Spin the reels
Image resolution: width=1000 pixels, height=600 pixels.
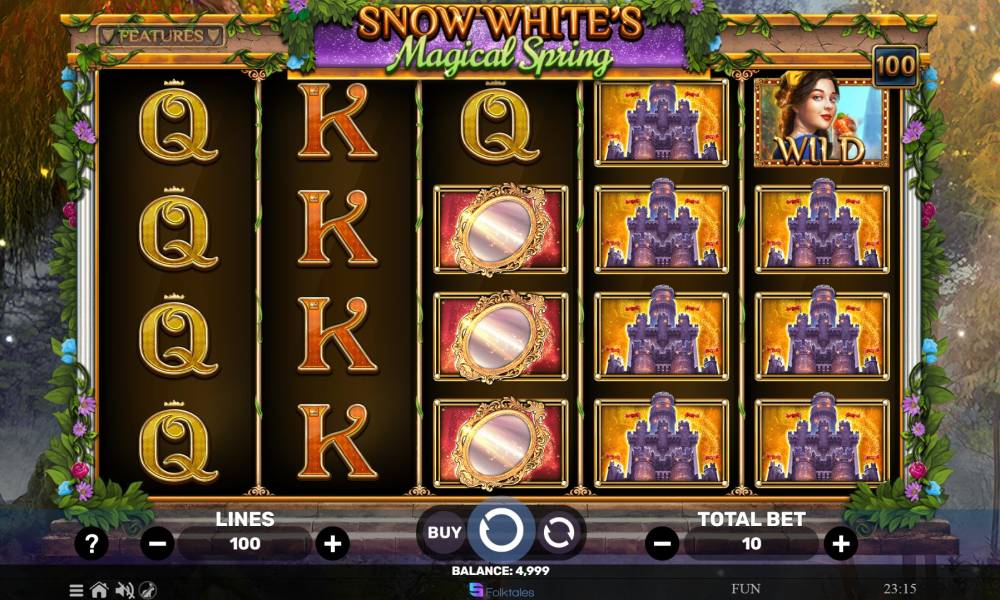click(x=500, y=531)
